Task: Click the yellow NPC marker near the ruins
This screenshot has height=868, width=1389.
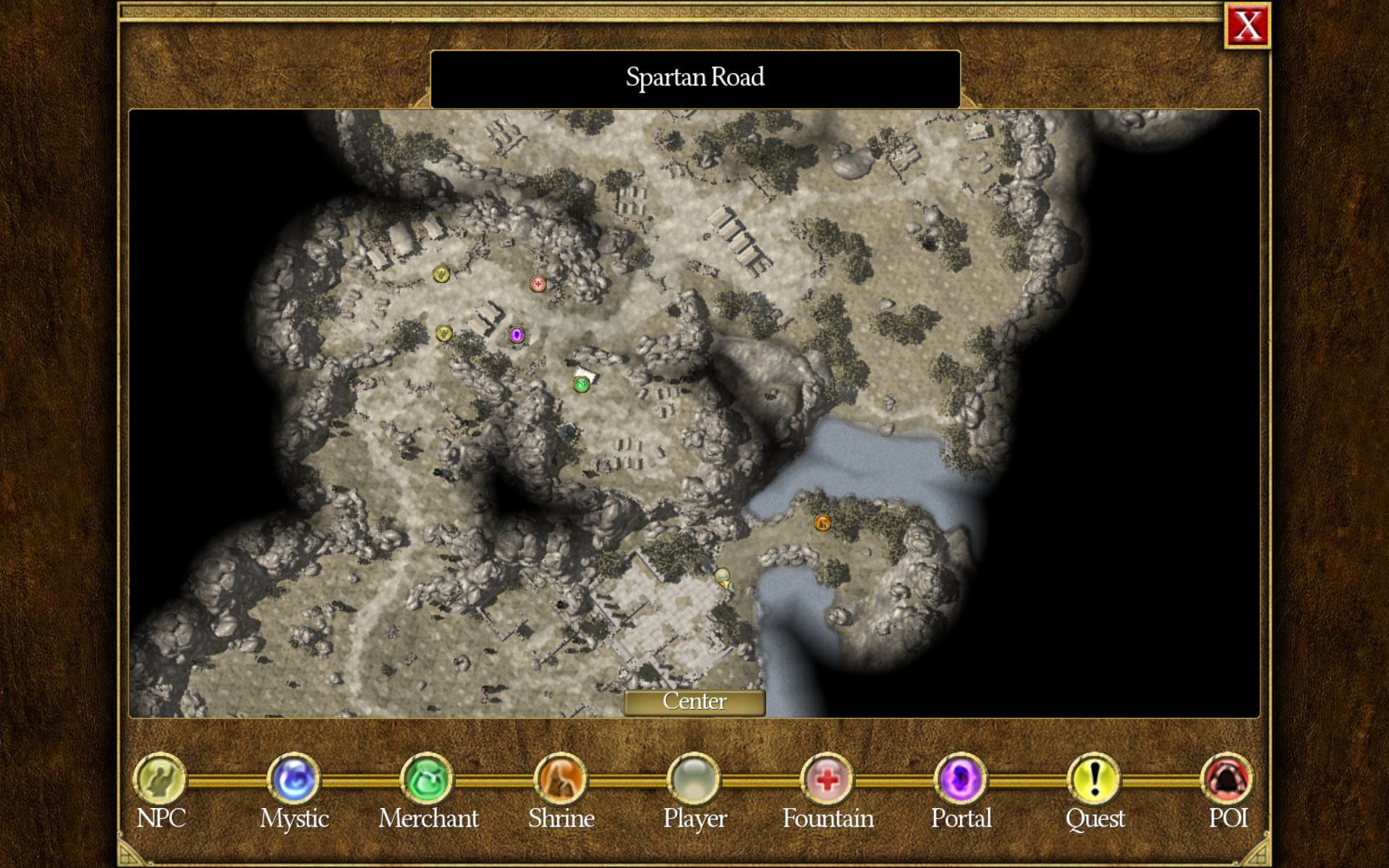Action: click(x=443, y=334)
